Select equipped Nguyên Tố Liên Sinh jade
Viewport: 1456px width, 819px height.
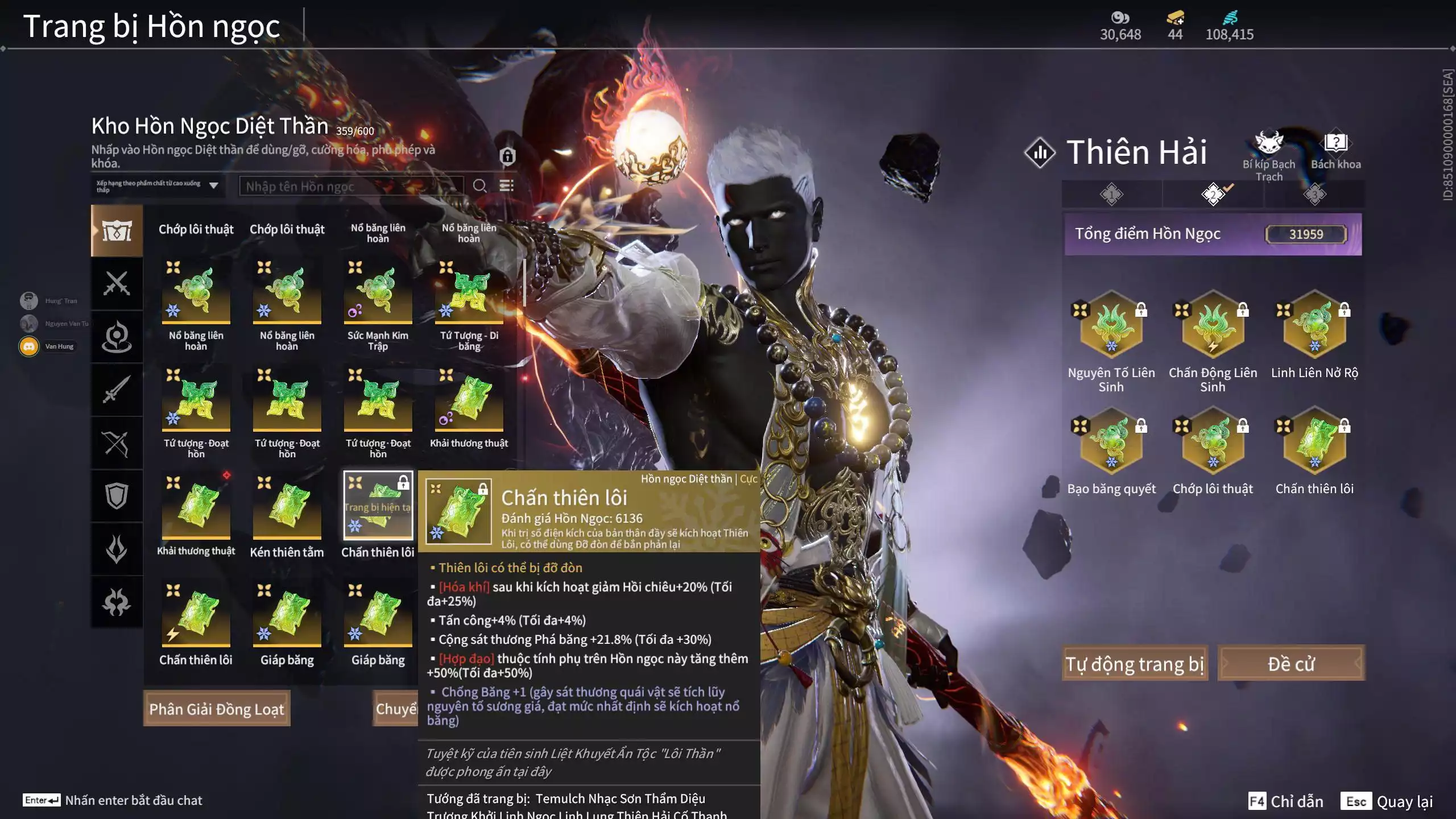1111,325
